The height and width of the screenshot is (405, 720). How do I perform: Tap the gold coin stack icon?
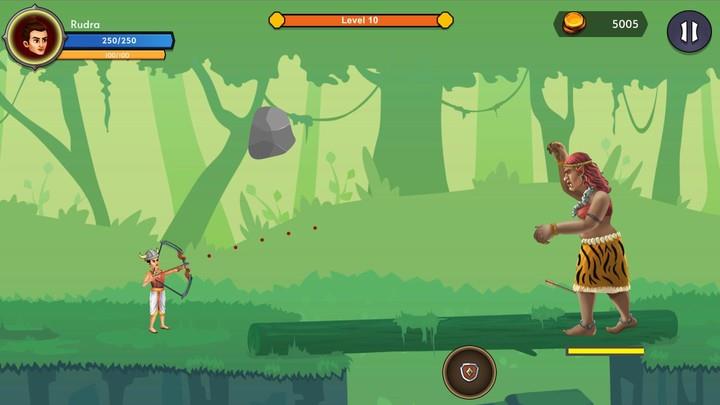(577, 24)
